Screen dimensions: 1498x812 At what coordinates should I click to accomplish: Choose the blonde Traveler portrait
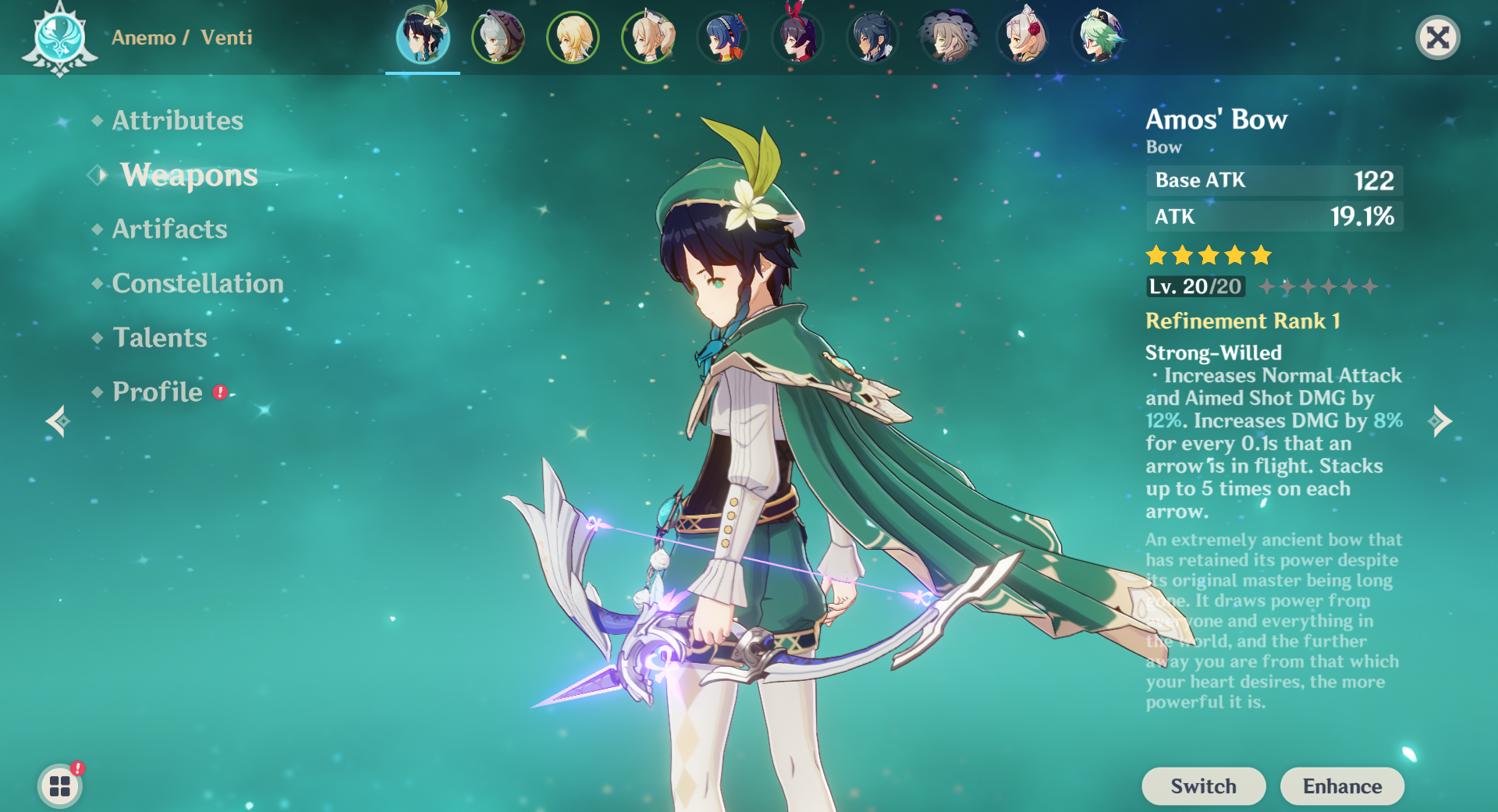573,37
